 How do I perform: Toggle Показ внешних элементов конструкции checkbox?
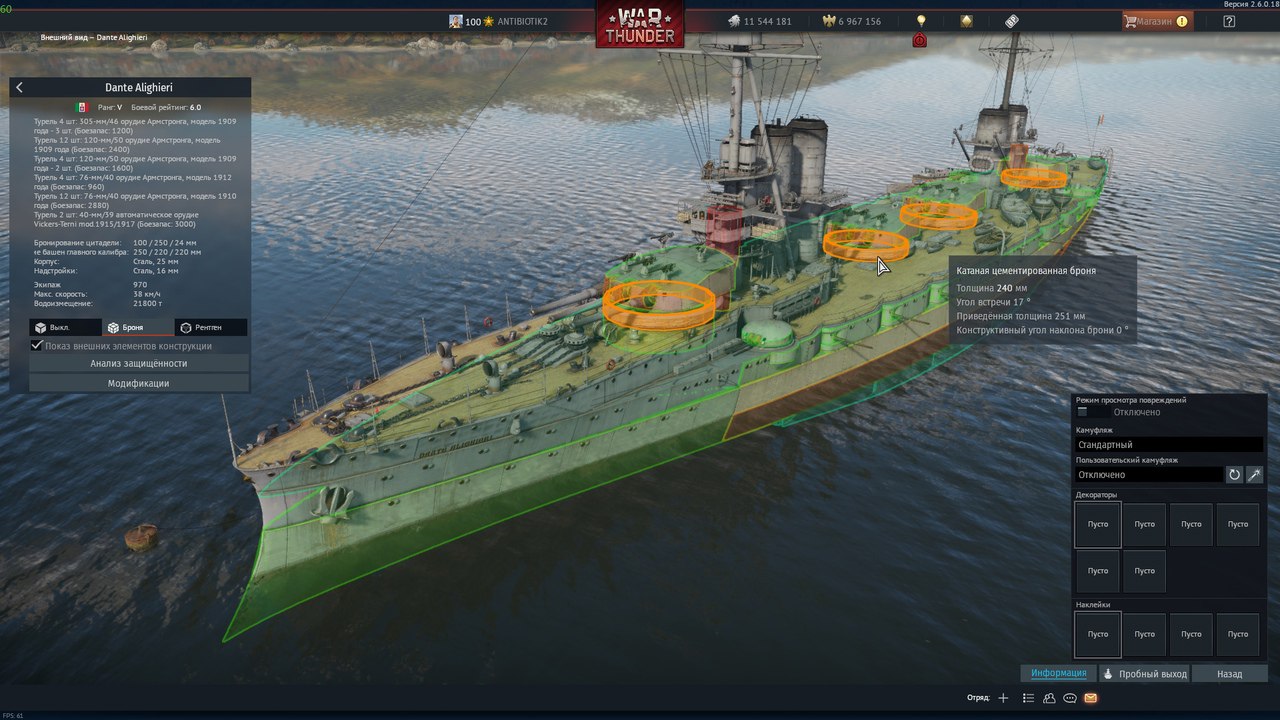tap(37, 346)
